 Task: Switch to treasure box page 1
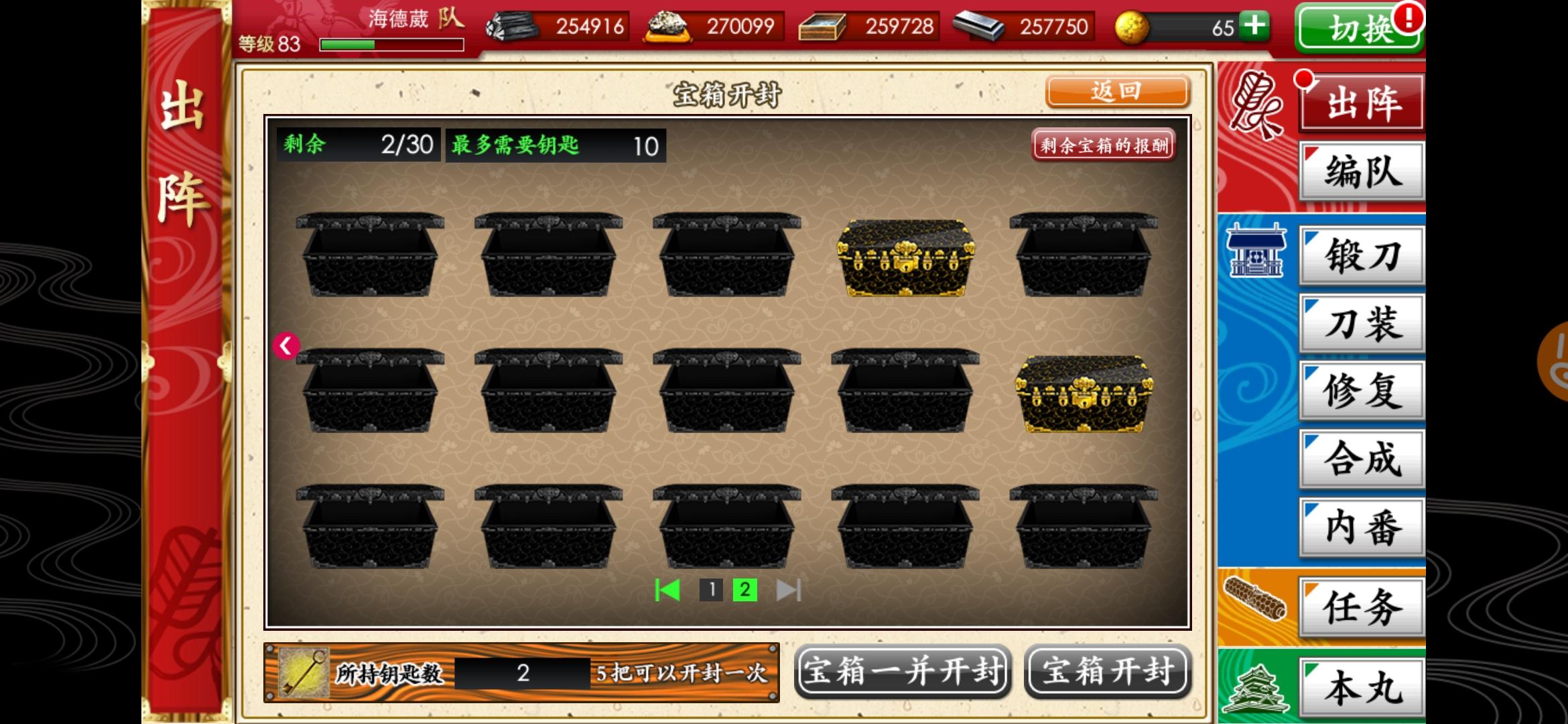pos(710,591)
